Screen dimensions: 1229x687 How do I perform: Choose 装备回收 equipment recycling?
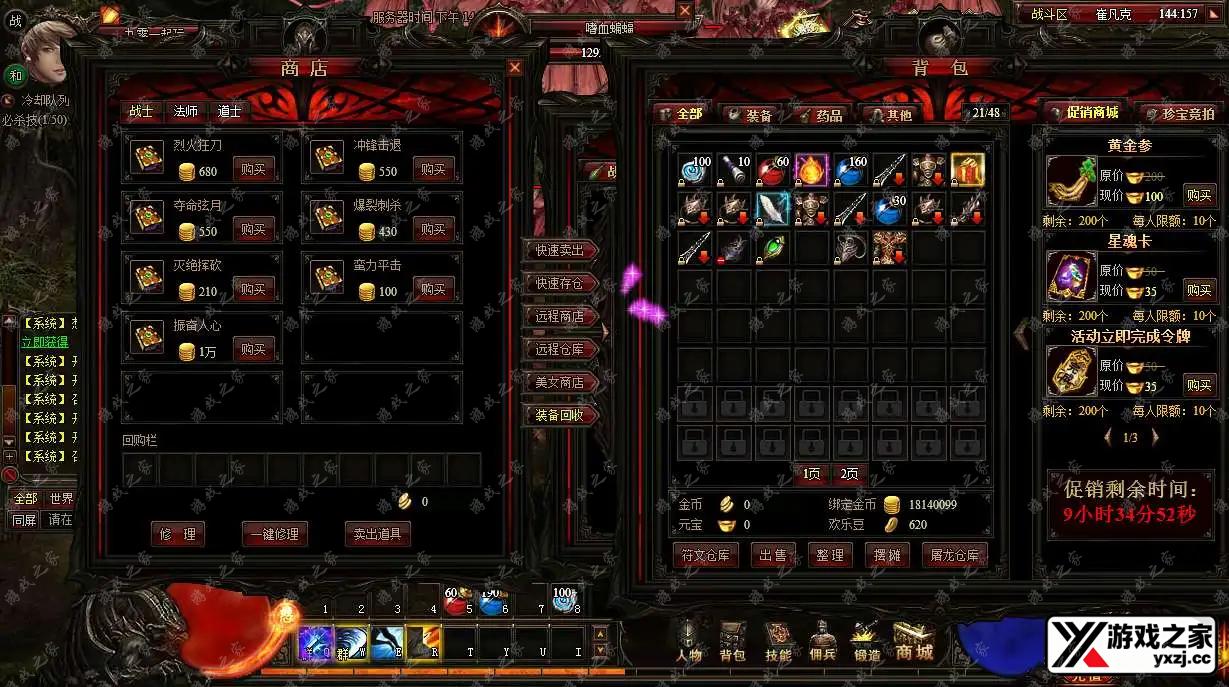(560, 415)
